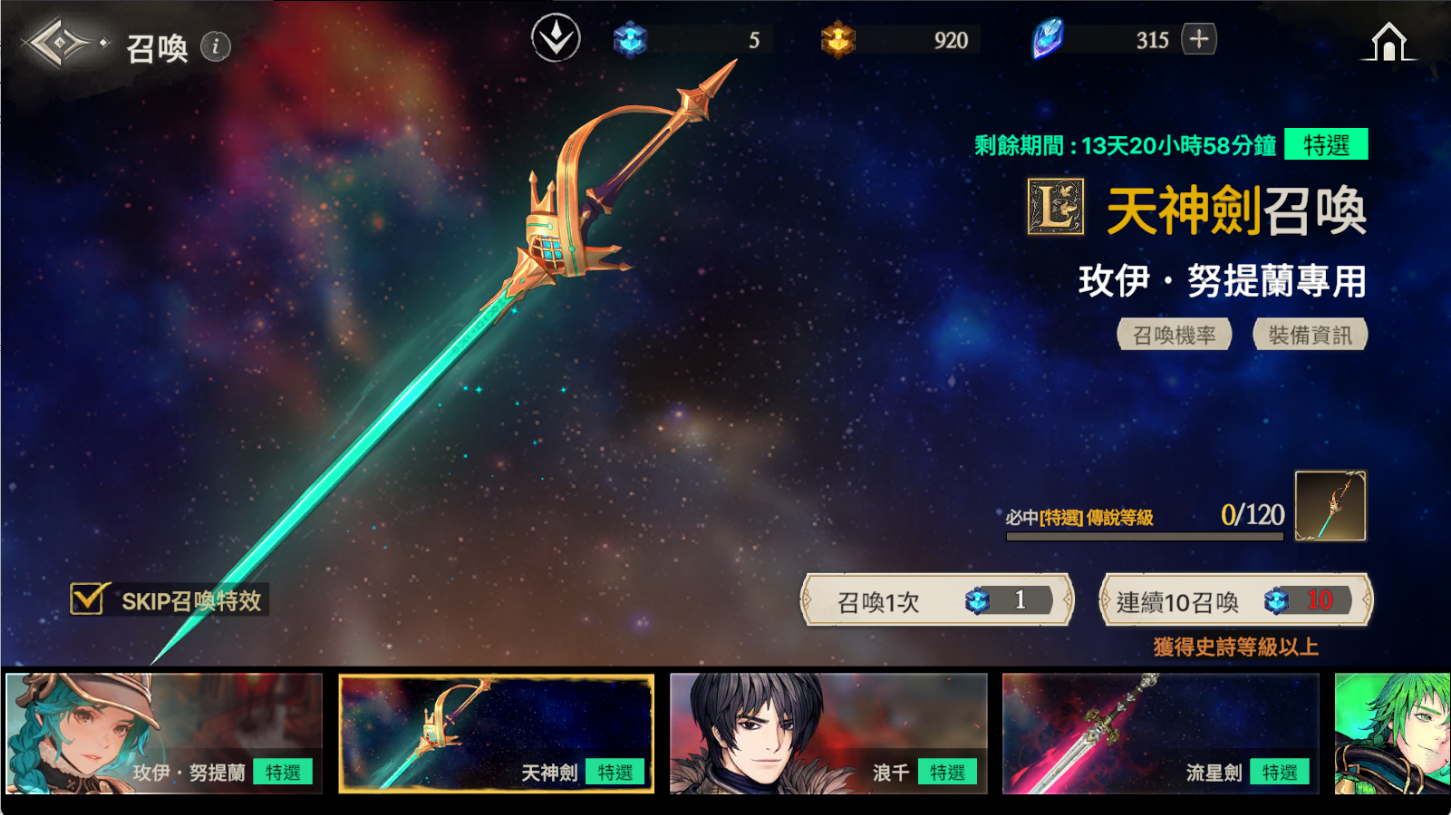Click the circular downward arrow emblem
Image resolution: width=1451 pixels, height=815 pixels.
[556, 40]
